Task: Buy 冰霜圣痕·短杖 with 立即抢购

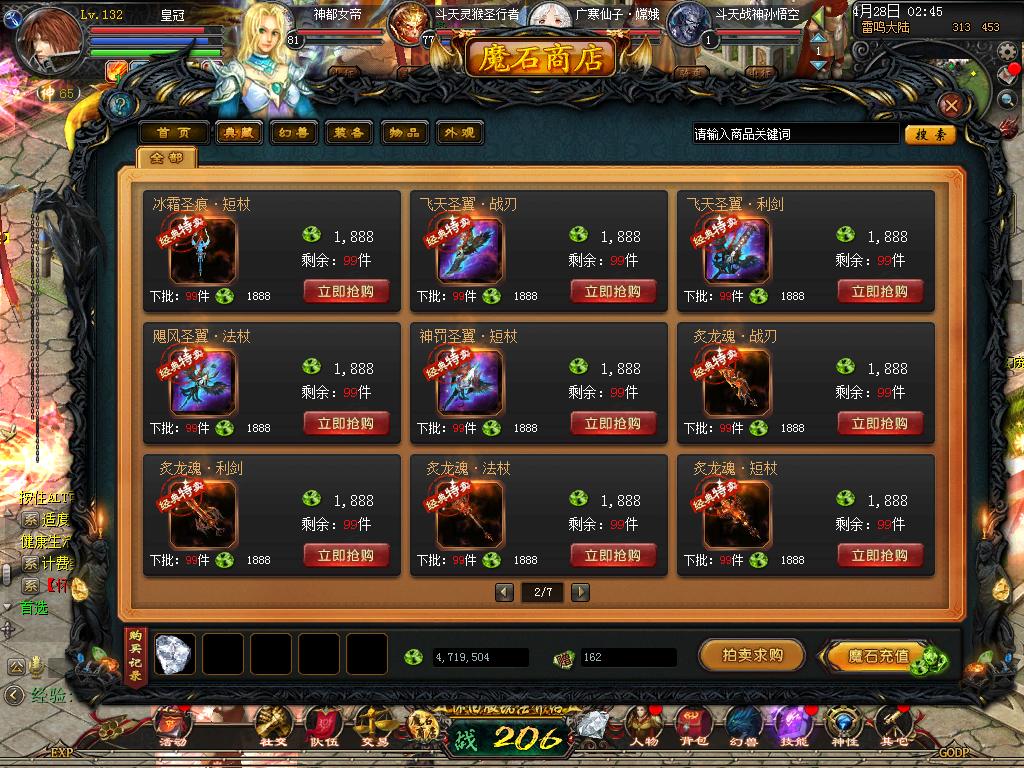Action: pos(346,292)
